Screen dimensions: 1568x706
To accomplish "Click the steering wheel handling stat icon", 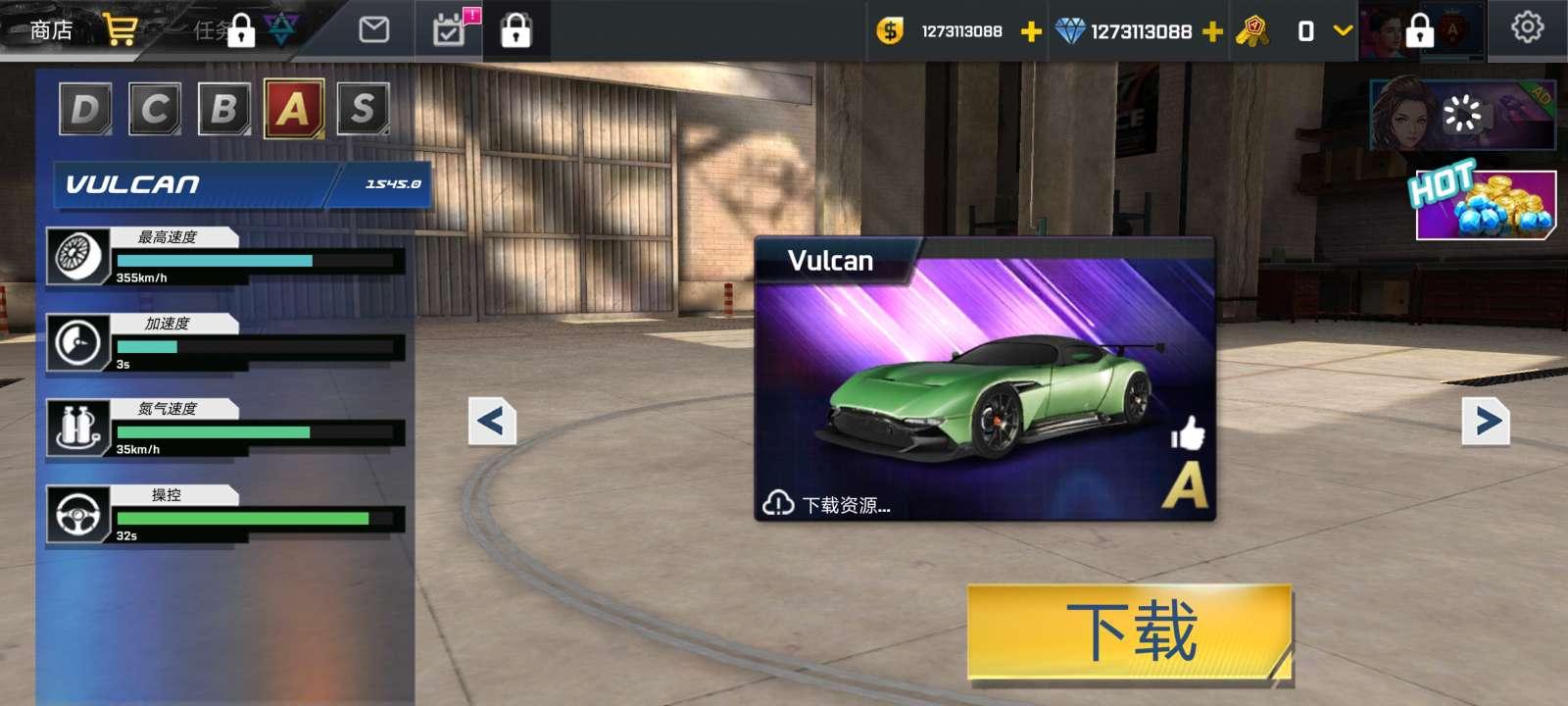I will click(79, 515).
